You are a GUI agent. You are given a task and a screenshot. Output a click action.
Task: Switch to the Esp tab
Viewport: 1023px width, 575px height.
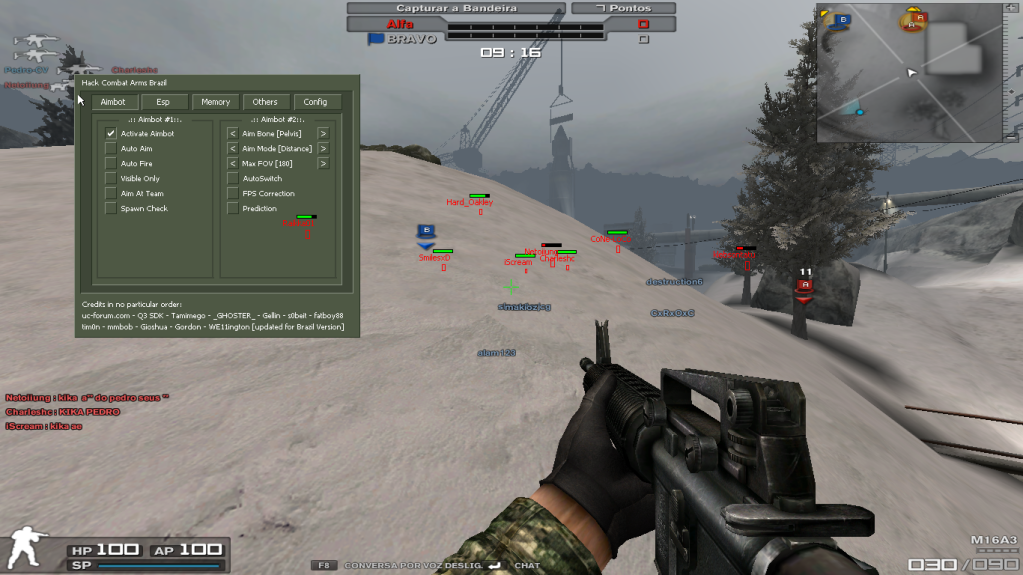coord(163,102)
